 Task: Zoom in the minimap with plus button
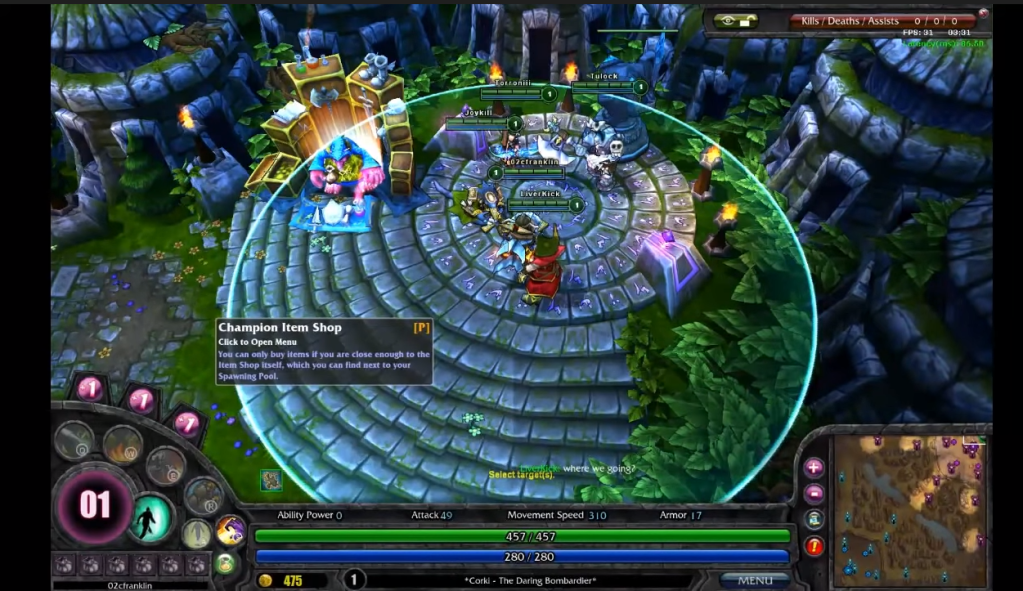[814, 467]
